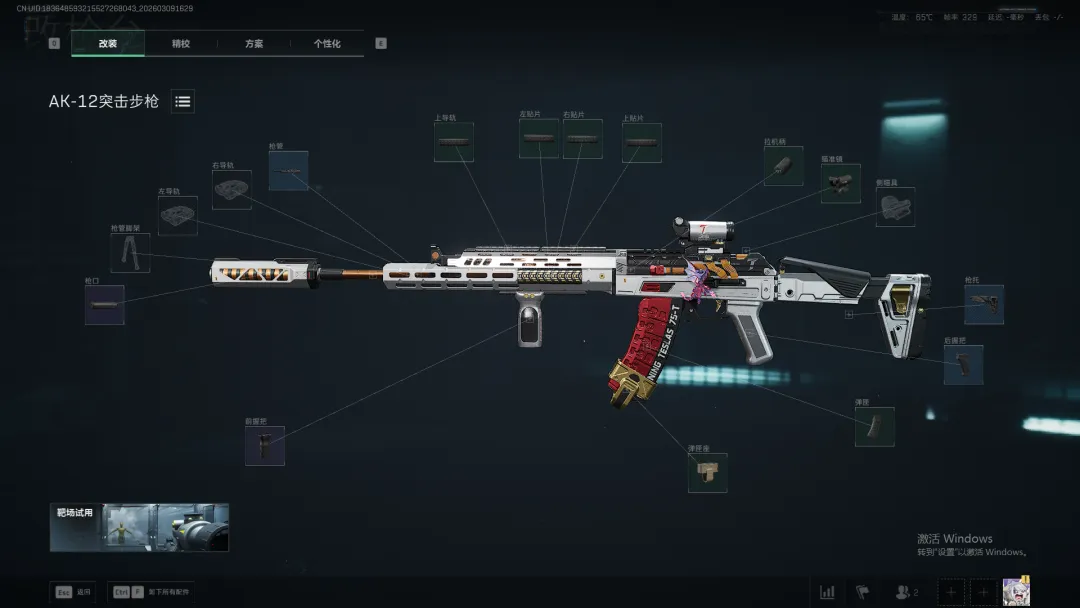Viewport: 1080px width, 608px height.
Task: Open the 左导轨 left rail slot
Action: (x=178, y=216)
